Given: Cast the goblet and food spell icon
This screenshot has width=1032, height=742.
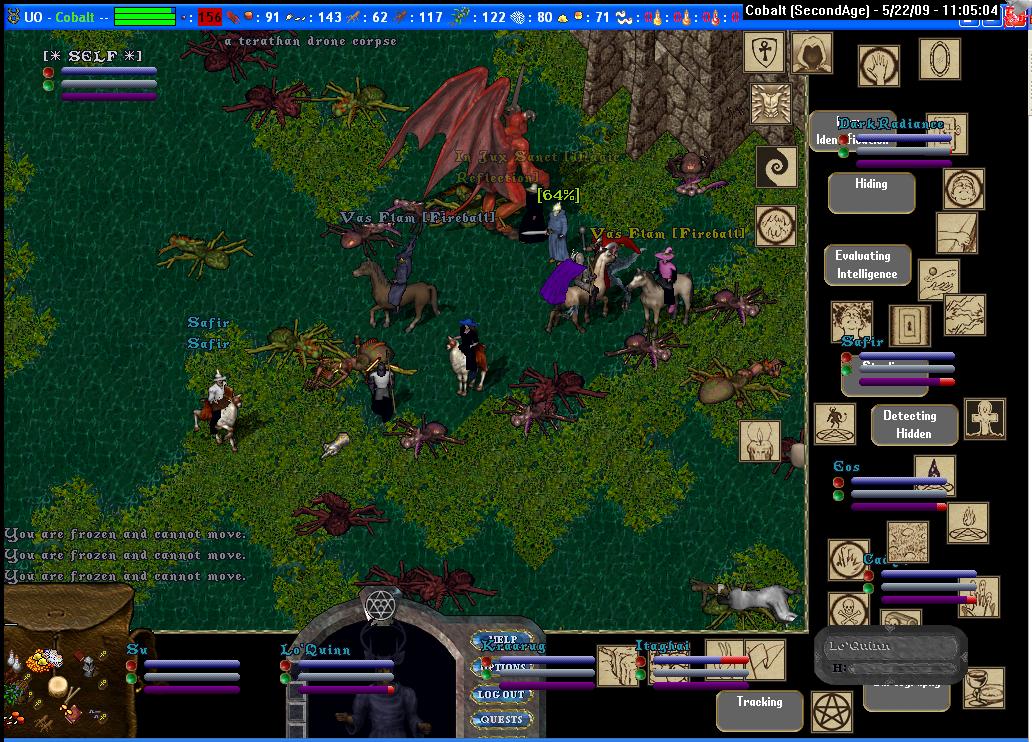Looking at the screenshot, I should click(x=983, y=687).
